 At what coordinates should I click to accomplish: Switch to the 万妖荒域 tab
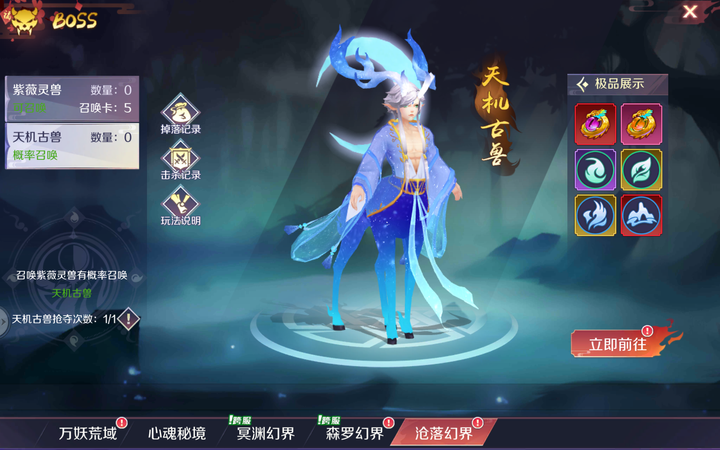tap(87, 433)
